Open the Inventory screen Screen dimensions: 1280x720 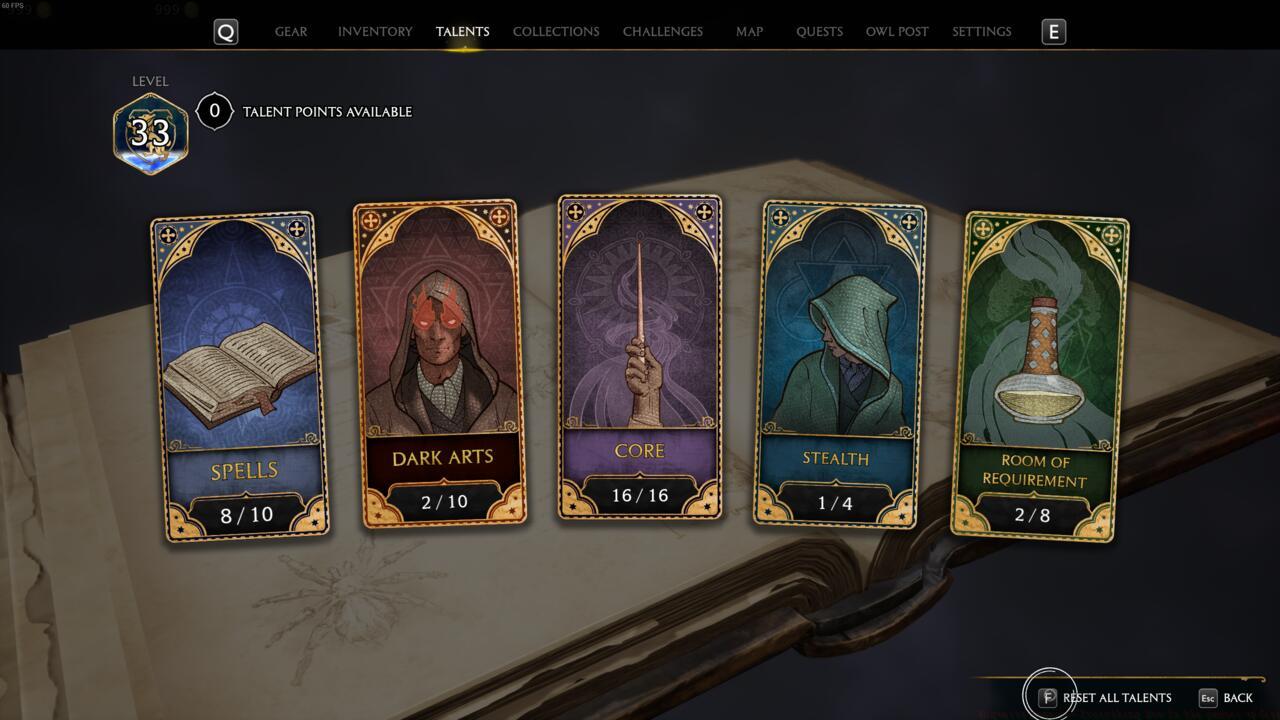click(375, 31)
